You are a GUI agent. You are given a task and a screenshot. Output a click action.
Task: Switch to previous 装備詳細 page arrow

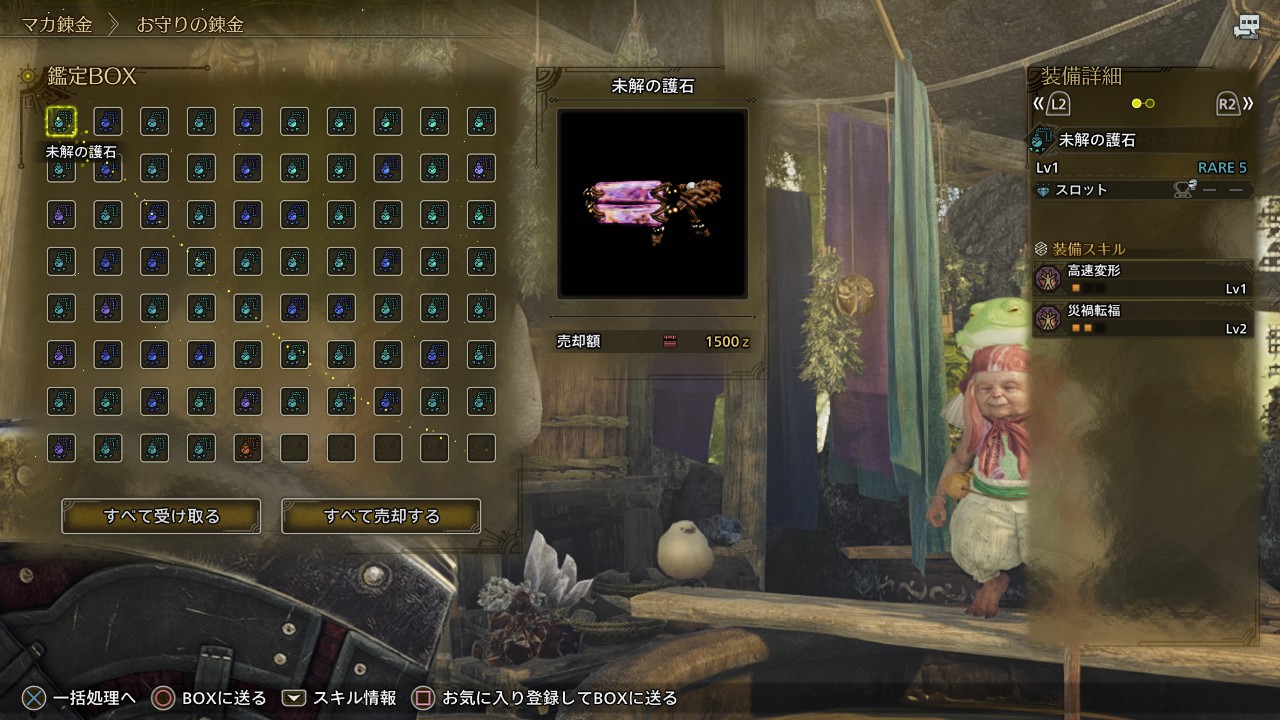1053,103
